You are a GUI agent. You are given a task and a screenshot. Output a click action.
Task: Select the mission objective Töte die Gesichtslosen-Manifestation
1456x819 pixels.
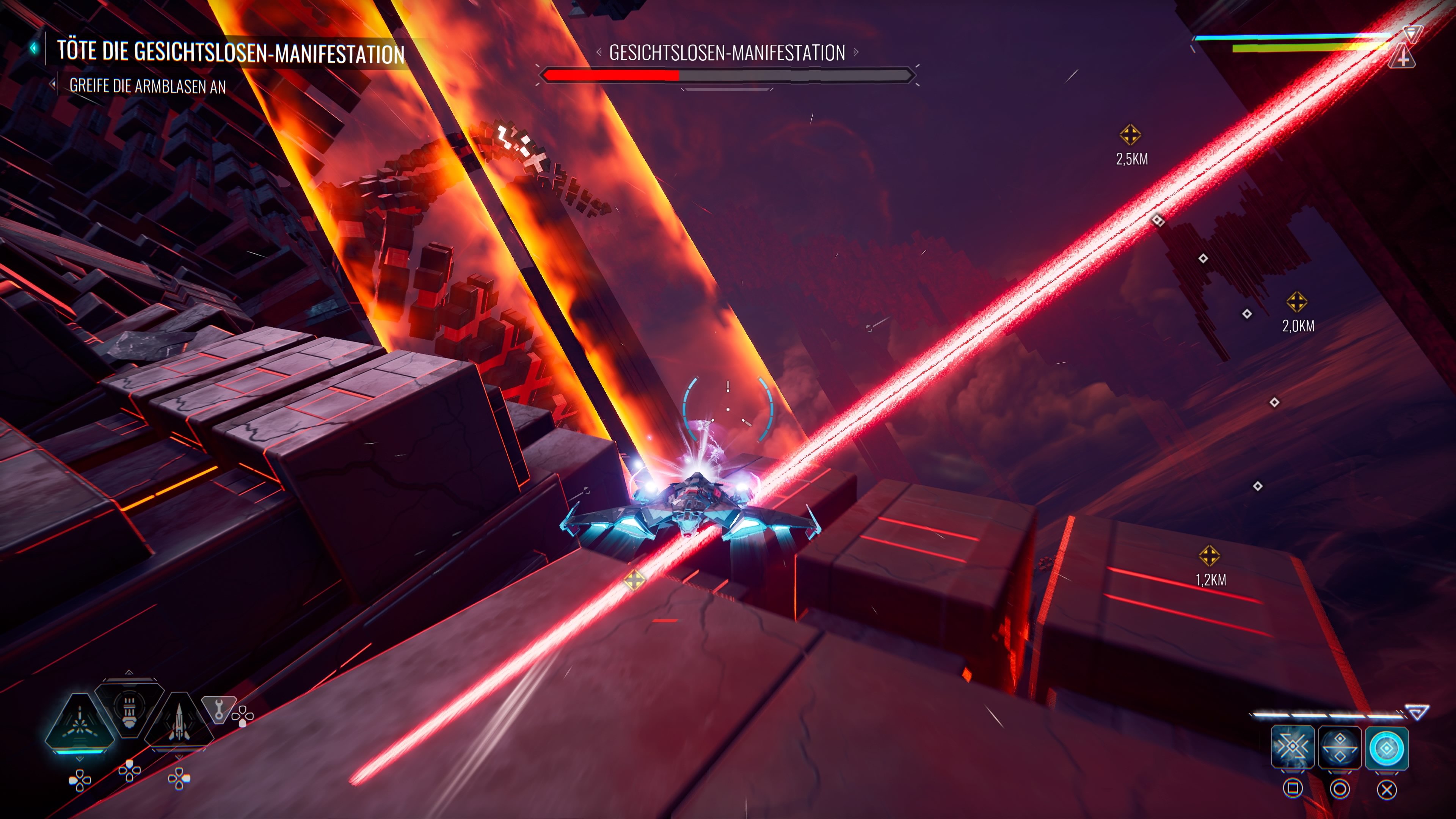231,52
